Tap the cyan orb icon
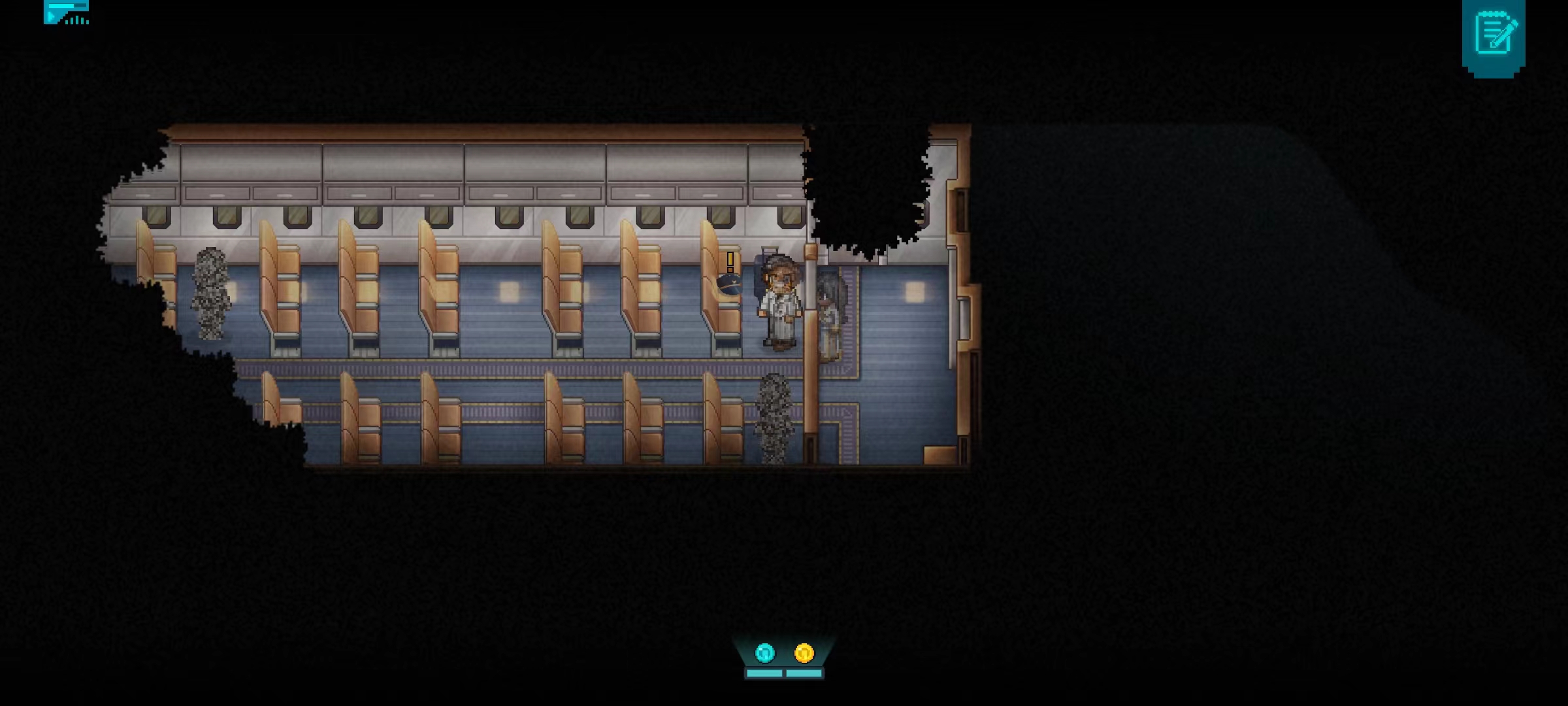 pyautogui.click(x=764, y=652)
